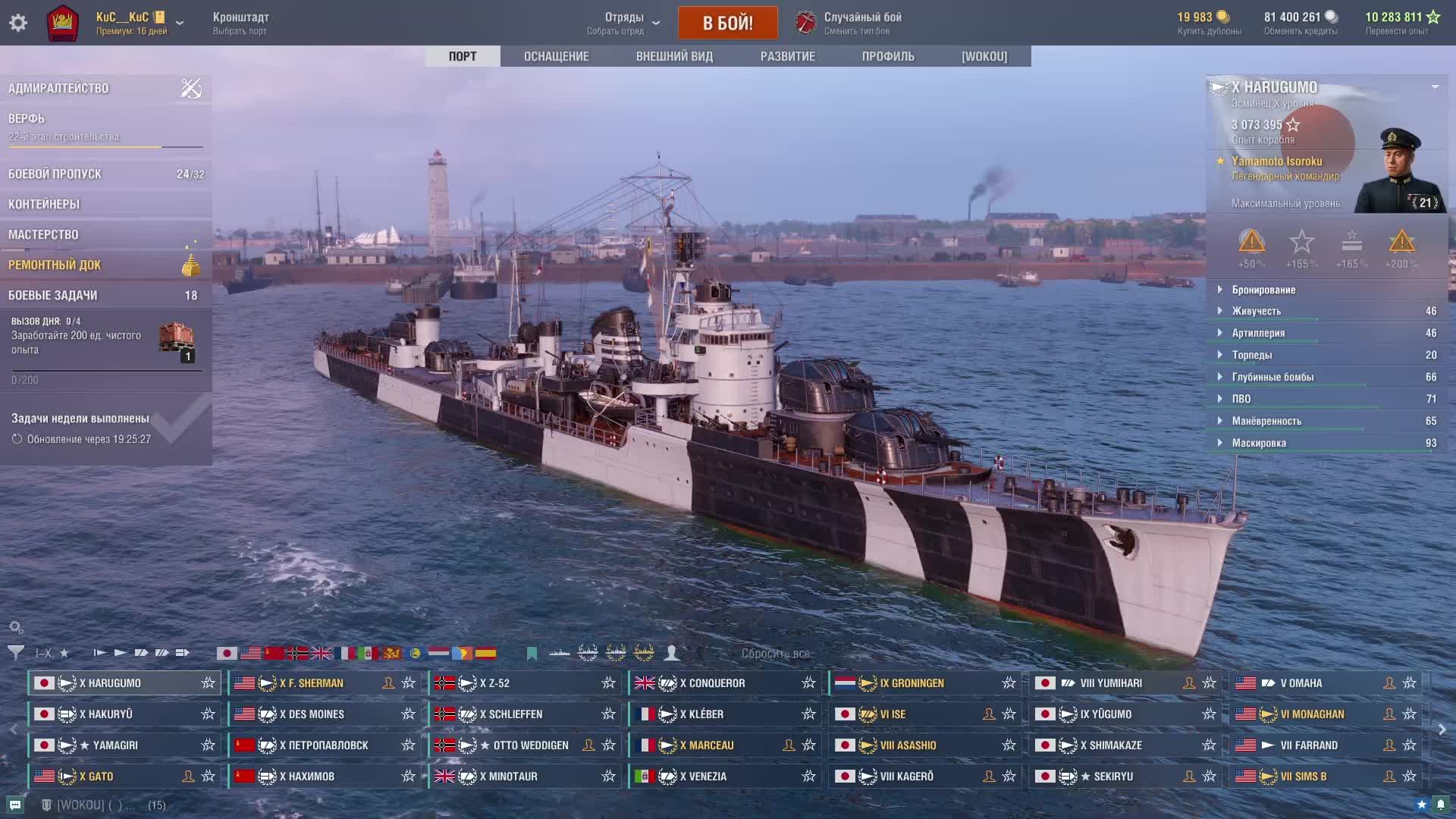The width and height of the screenshot is (1456, 819).
Task: Go to the РАЗВИТИЕ tab
Action: [787, 56]
